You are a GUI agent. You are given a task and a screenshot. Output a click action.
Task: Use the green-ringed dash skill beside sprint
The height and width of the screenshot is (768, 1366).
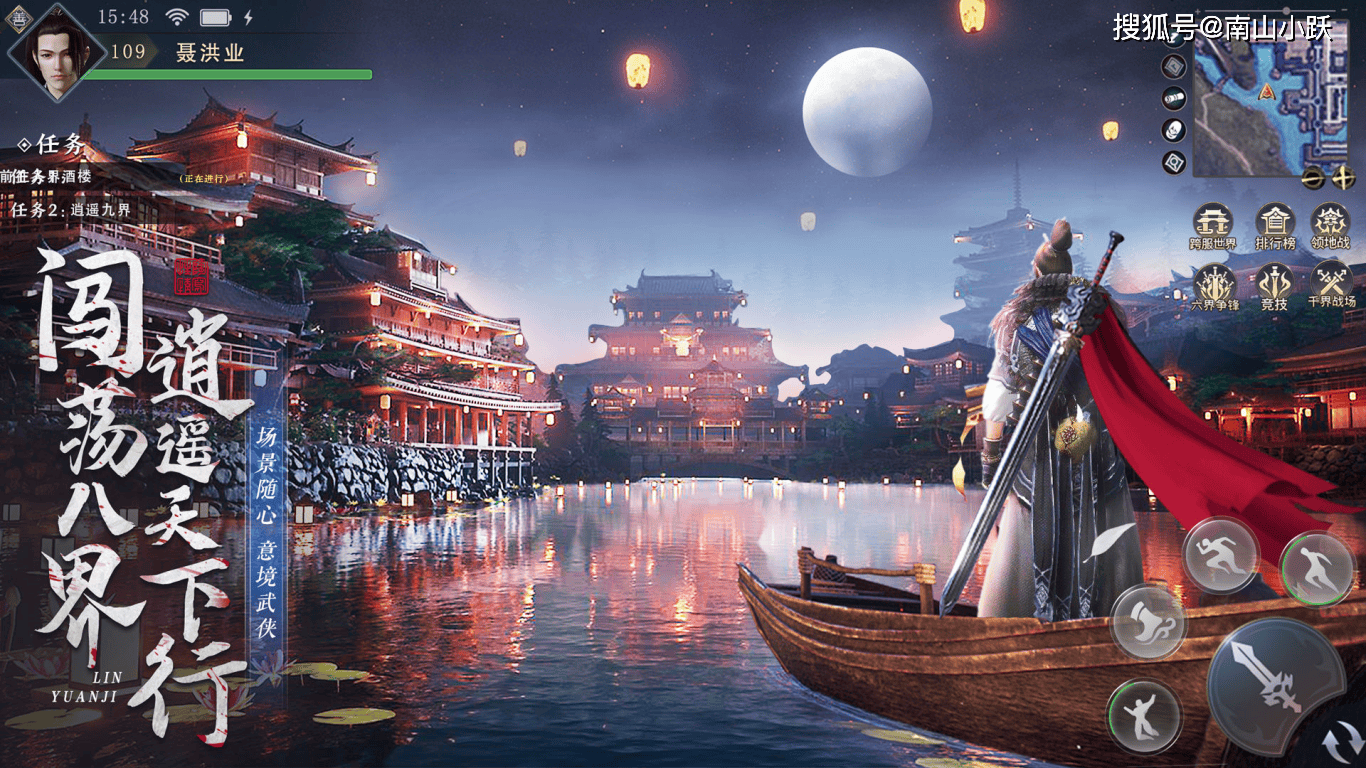1316,570
